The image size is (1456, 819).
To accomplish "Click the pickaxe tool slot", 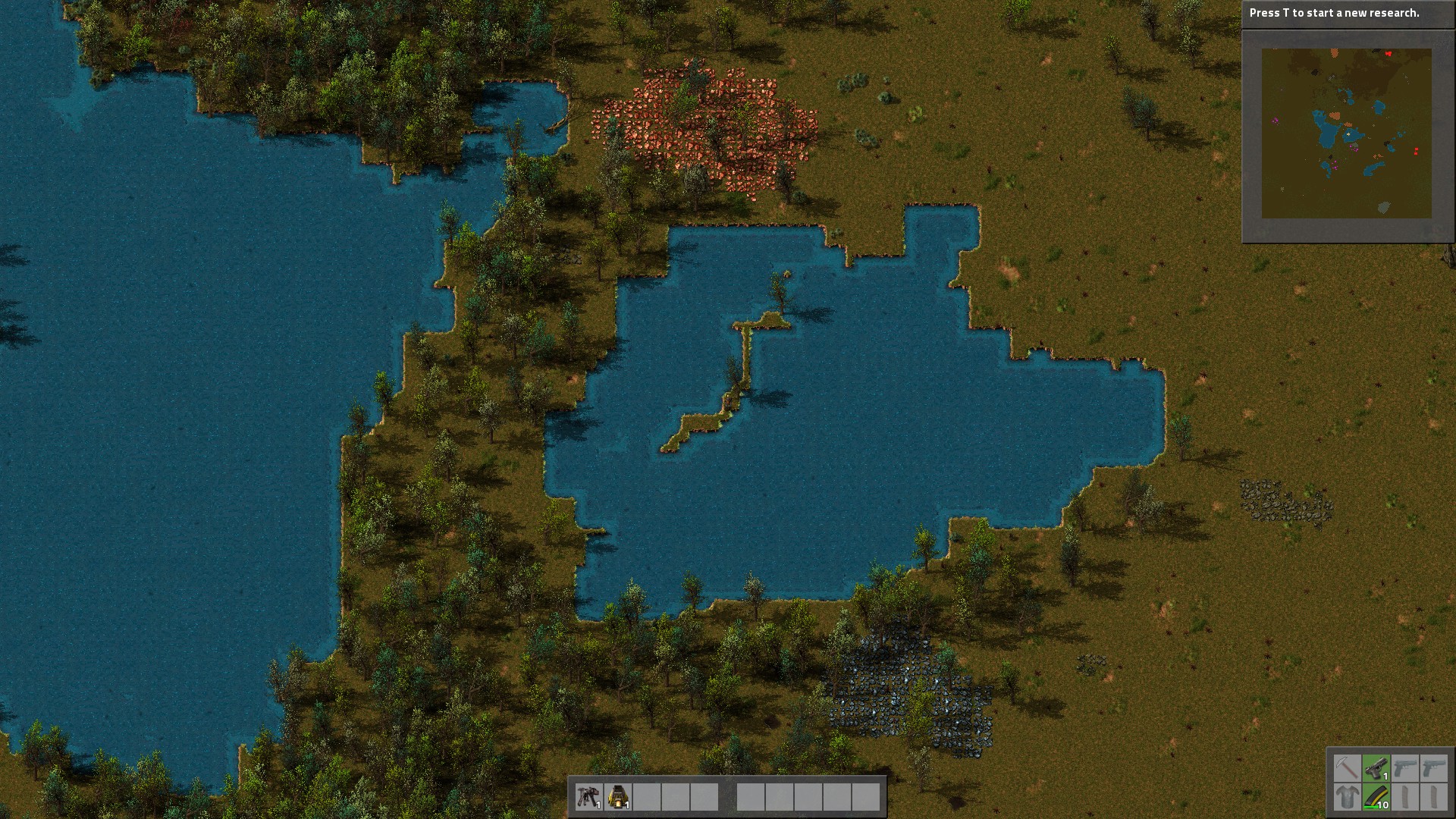I will pos(1347,768).
